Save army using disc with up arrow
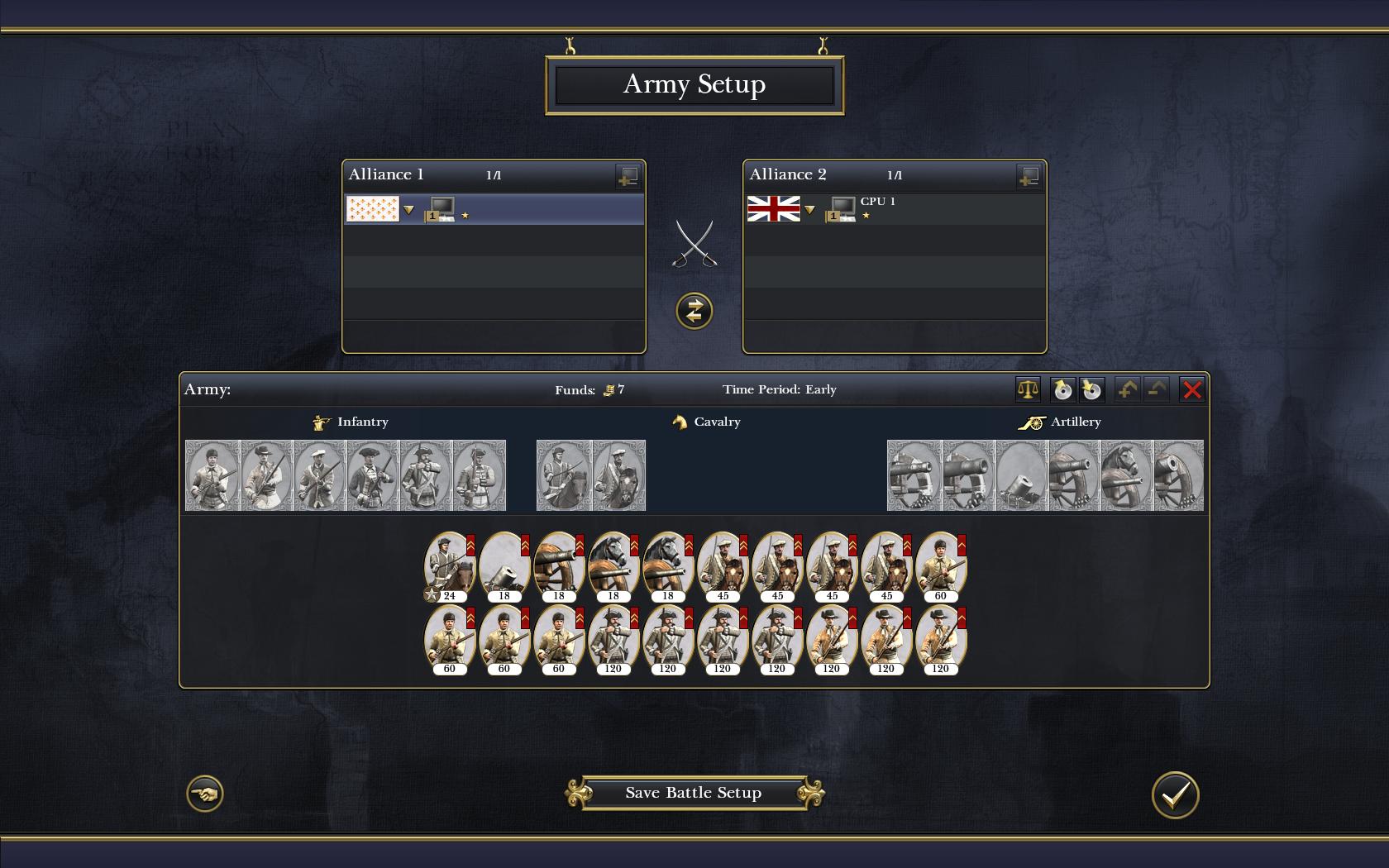The width and height of the screenshot is (1389, 868). click(x=1062, y=389)
